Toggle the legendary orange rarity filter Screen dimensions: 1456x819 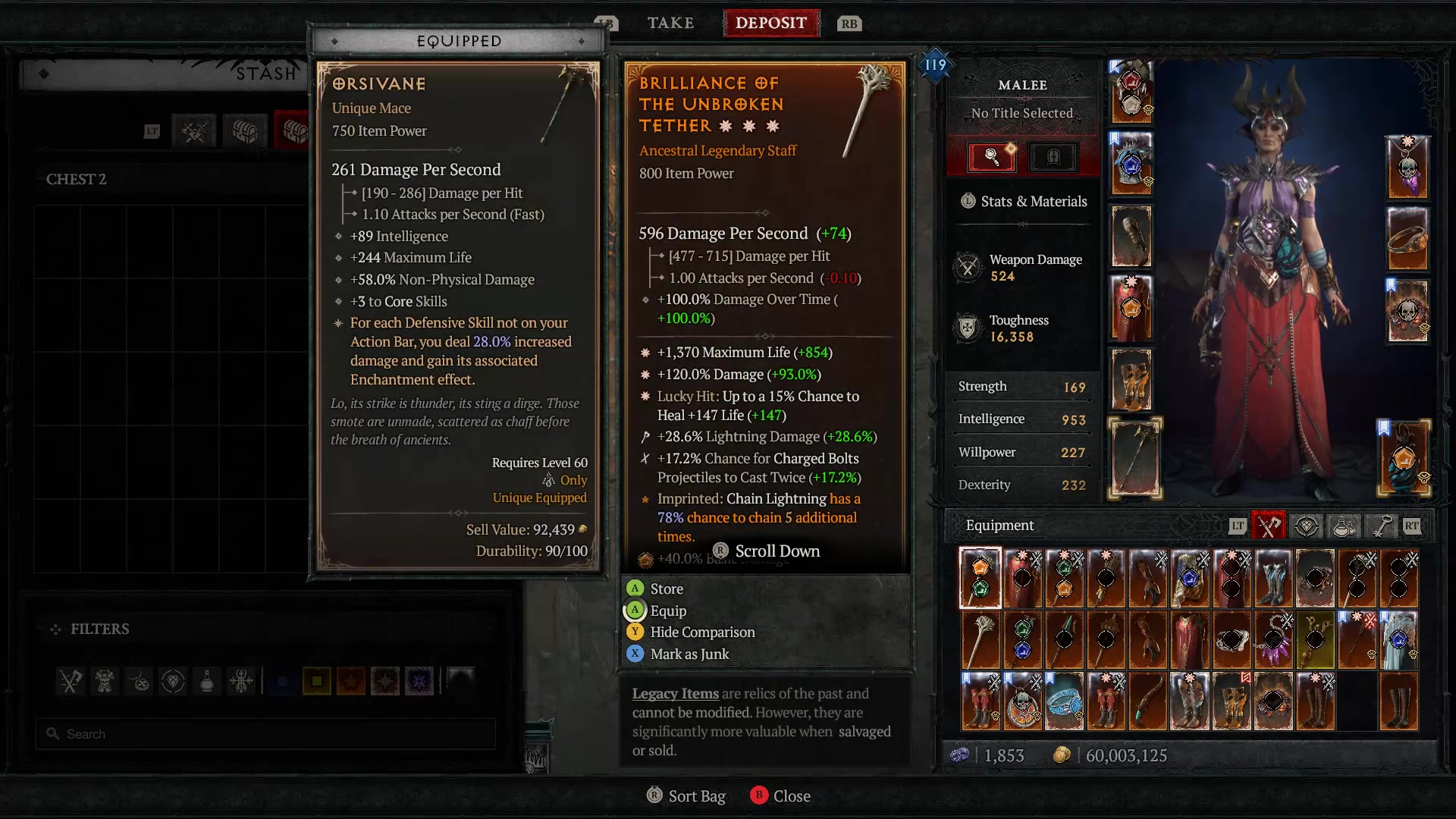(x=351, y=682)
